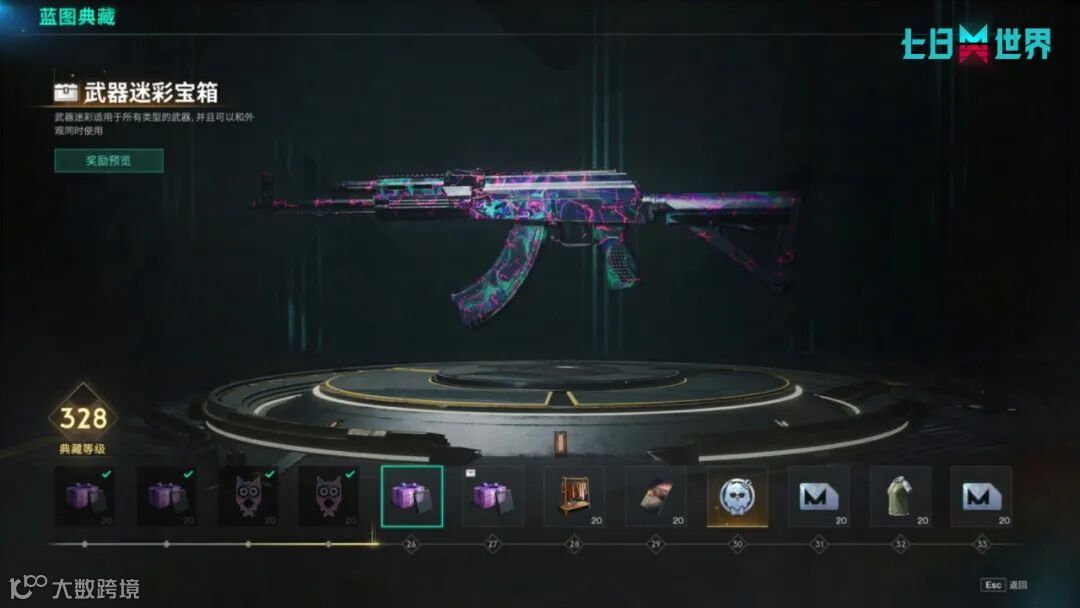The height and width of the screenshot is (608, 1080).
Task: Select the wardrobe reward at level 28
Action: click(x=574, y=496)
